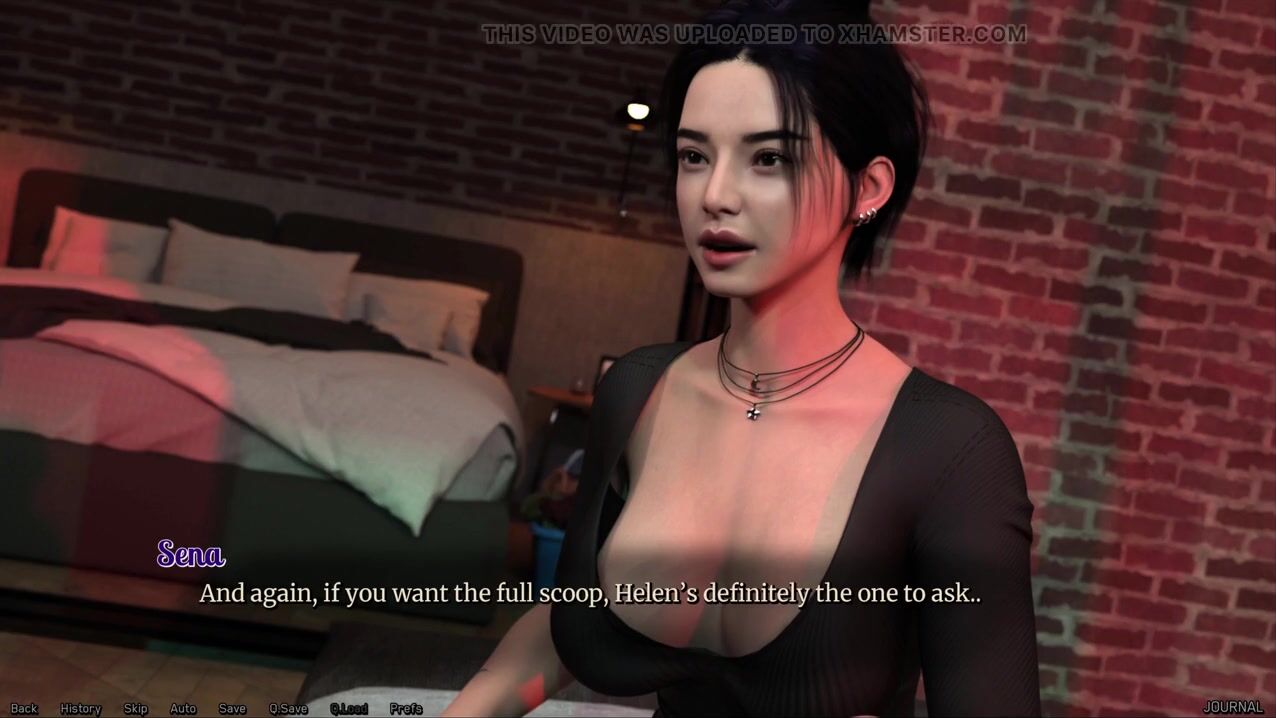Go back with the Back button

(x=24, y=708)
